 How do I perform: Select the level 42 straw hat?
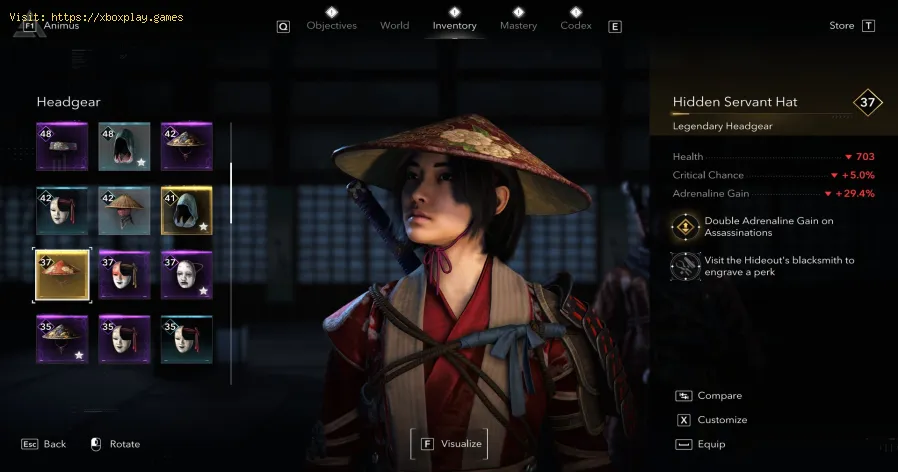[124, 210]
